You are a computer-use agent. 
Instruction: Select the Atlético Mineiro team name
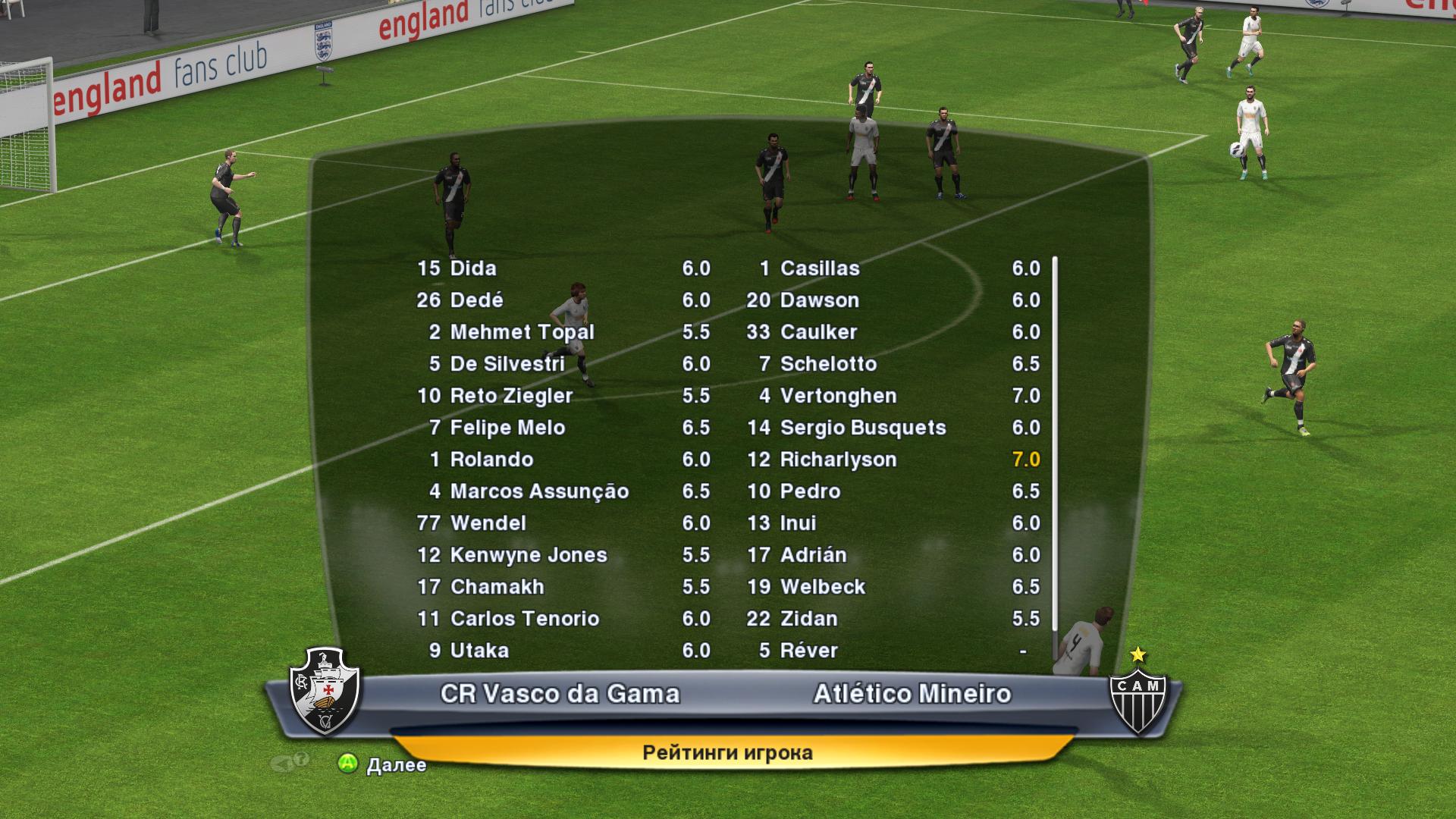(912, 694)
